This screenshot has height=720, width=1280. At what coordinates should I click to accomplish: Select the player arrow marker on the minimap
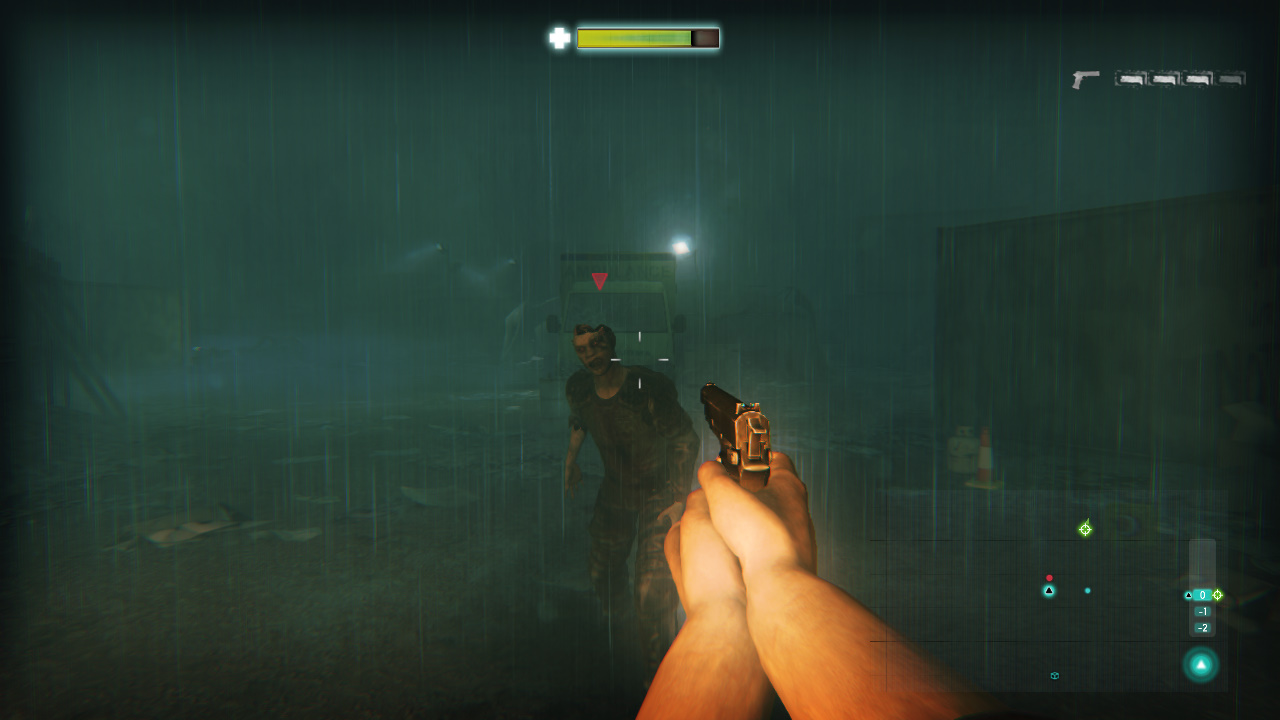point(1049,591)
